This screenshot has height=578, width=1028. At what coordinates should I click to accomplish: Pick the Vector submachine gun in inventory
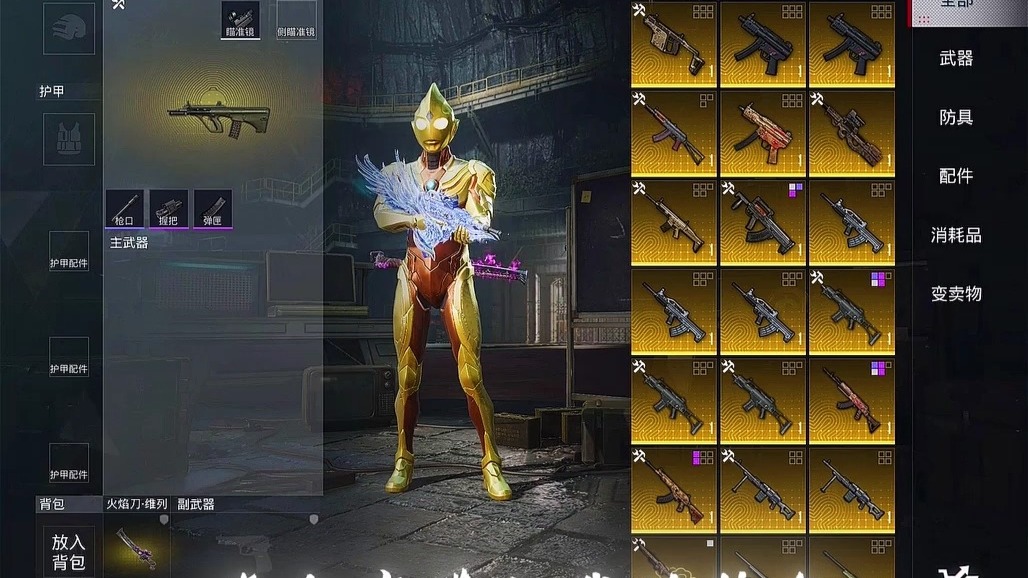(674, 44)
